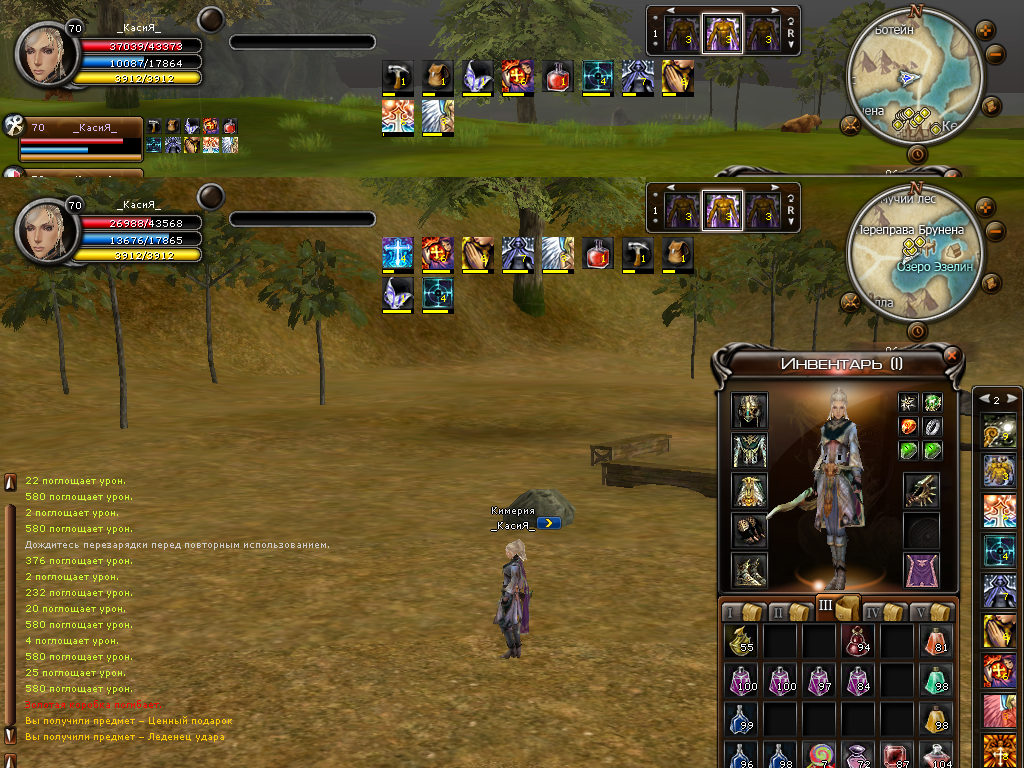Select the purple potion stack of 97
This screenshot has height=768, width=1024.
[x=819, y=681]
